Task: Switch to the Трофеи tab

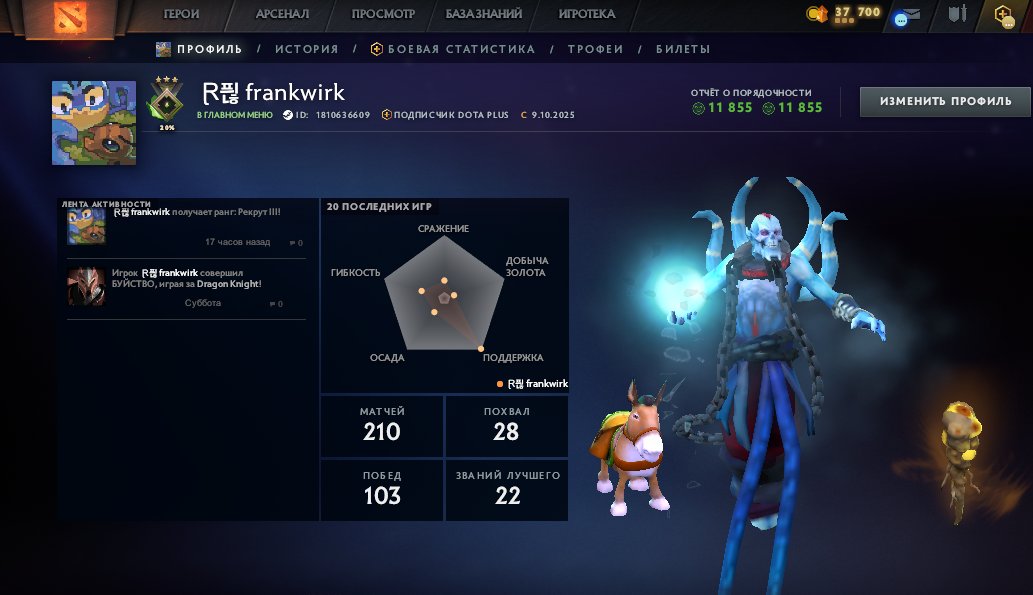Action: (x=595, y=49)
